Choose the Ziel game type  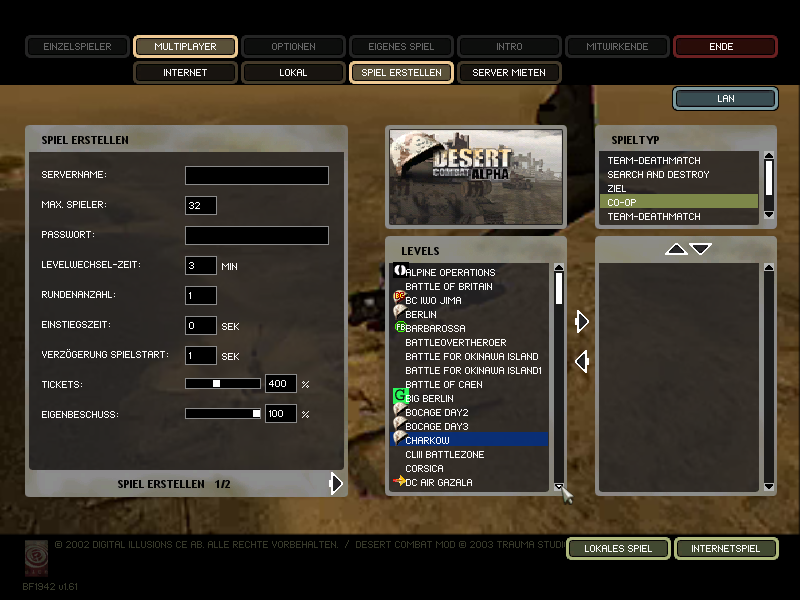click(x=617, y=189)
